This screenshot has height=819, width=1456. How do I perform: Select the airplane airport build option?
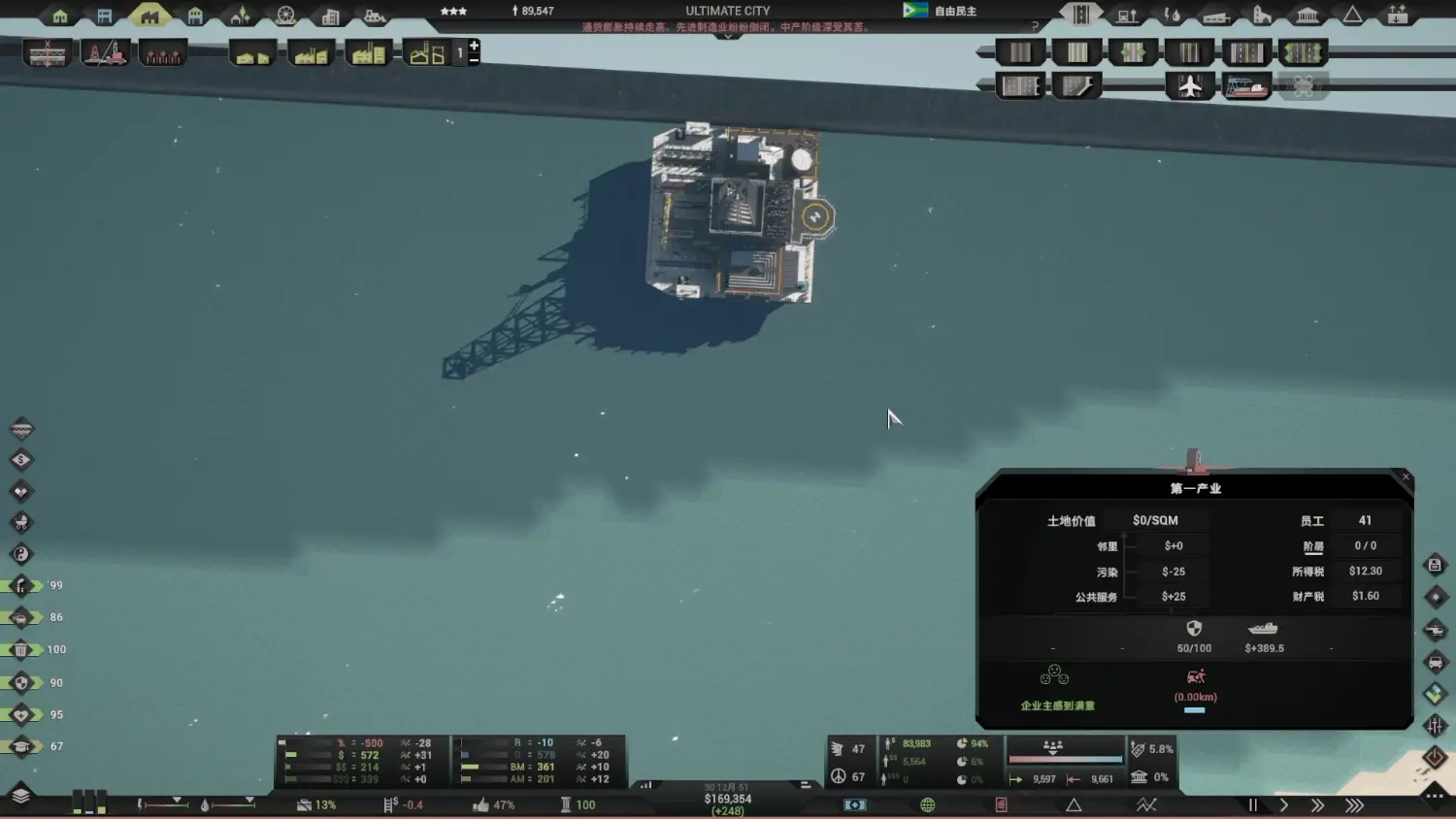[1190, 86]
